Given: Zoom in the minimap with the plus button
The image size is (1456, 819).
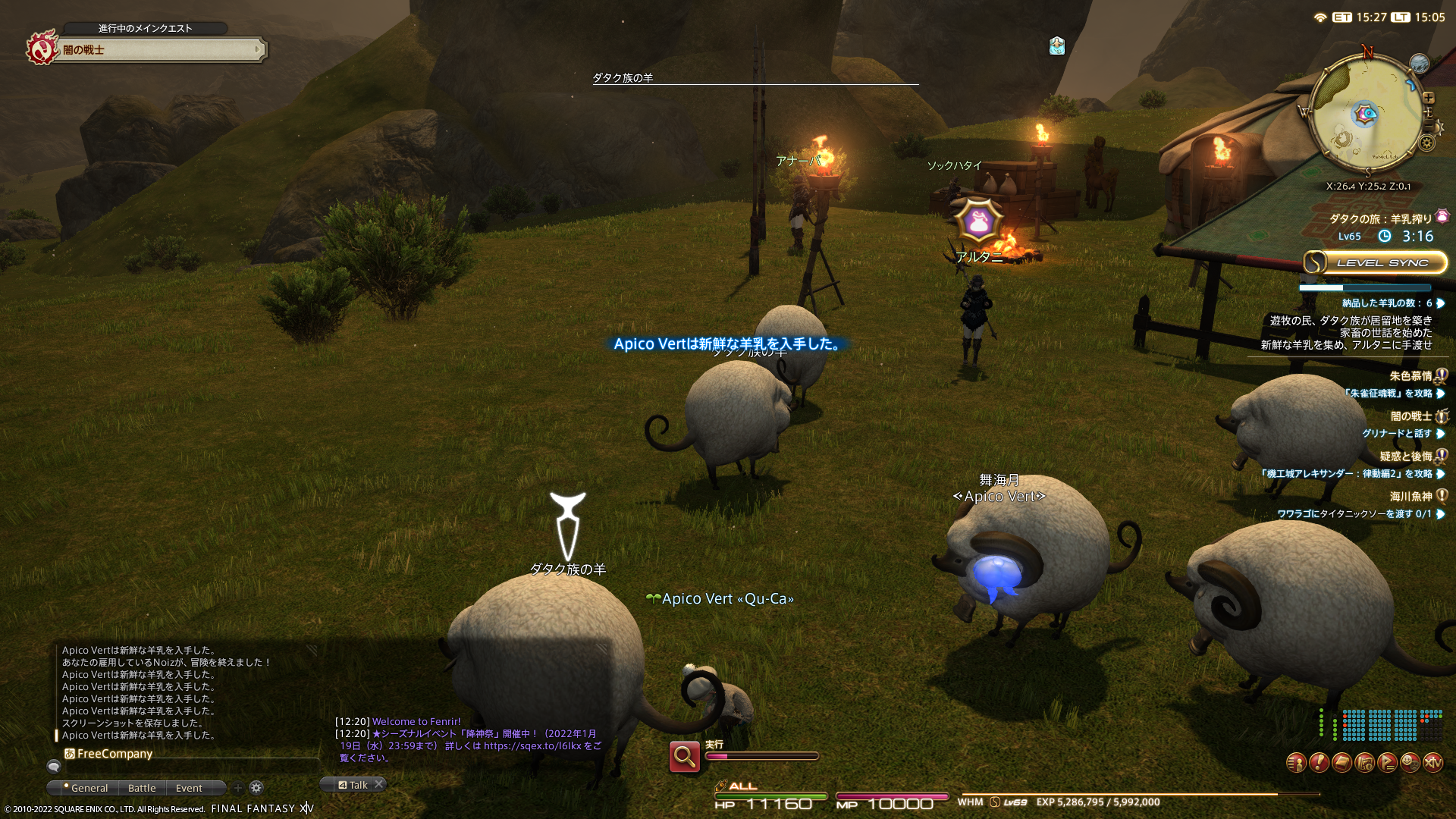Looking at the screenshot, I should tap(1429, 98).
